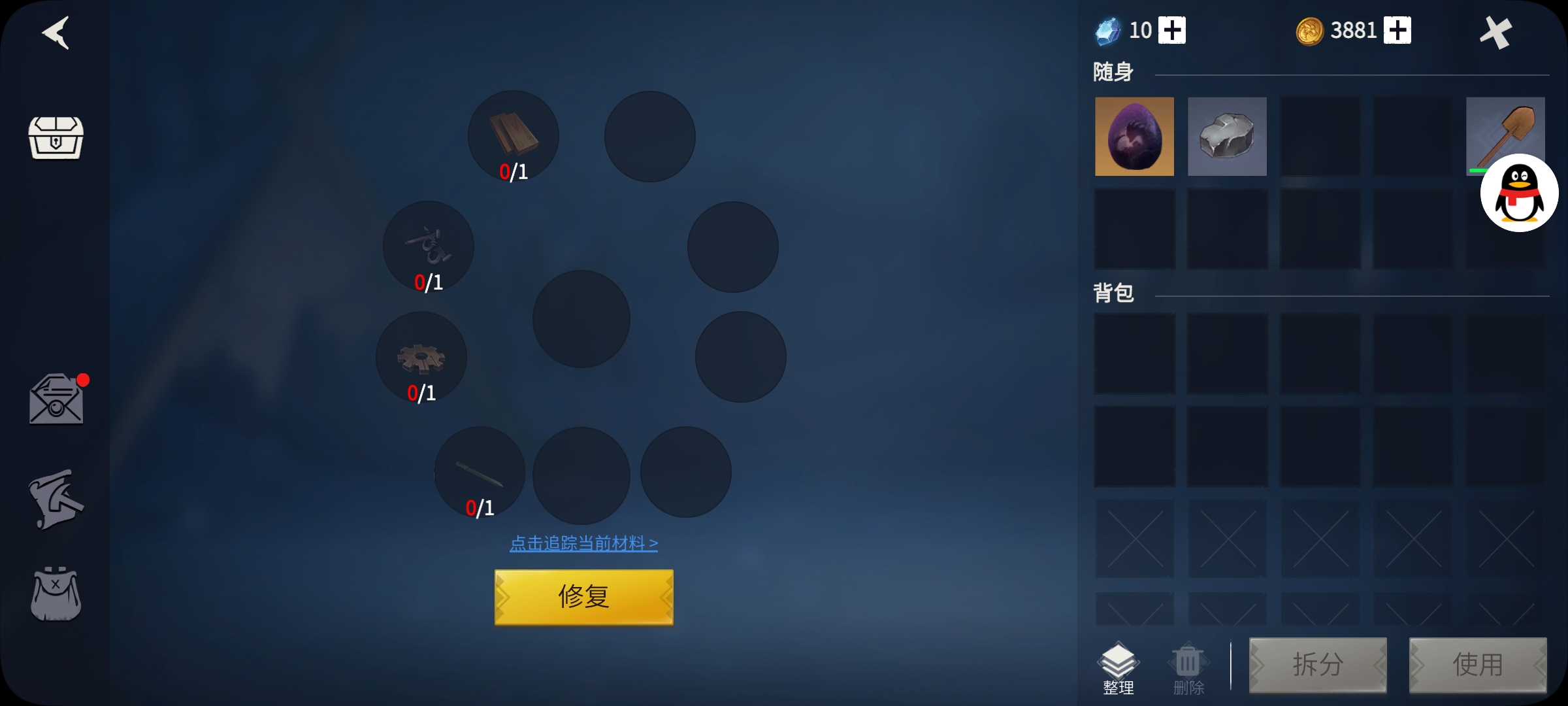The image size is (1568, 706).
Task: Open the backpack icon in left sidebar
Action: click(56, 594)
